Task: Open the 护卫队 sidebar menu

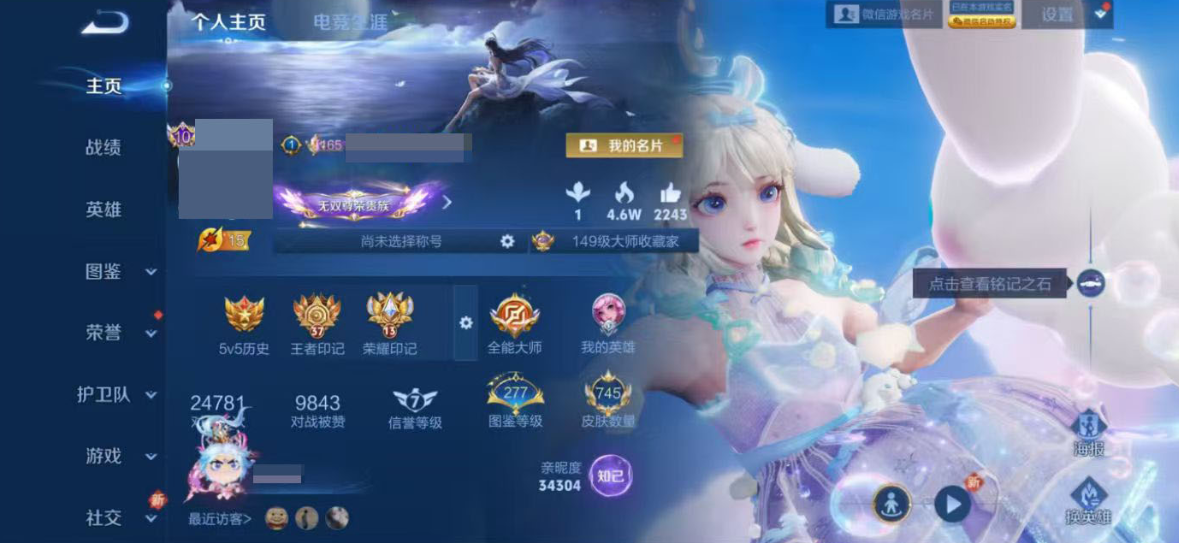Action: (x=117, y=395)
